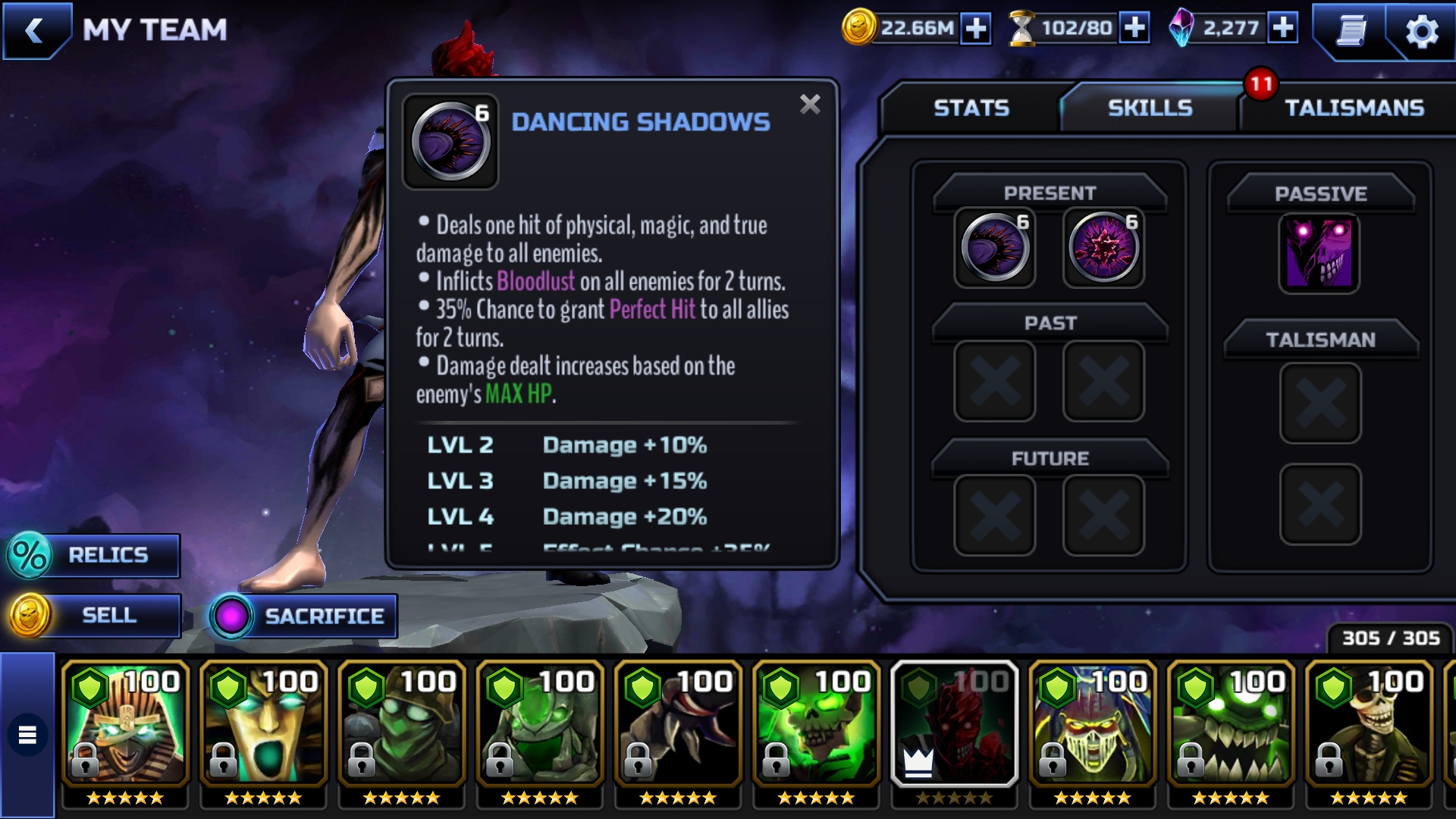Select the red spiky burst skill in Present
The width and height of the screenshot is (1456, 819).
point(1103,249)
